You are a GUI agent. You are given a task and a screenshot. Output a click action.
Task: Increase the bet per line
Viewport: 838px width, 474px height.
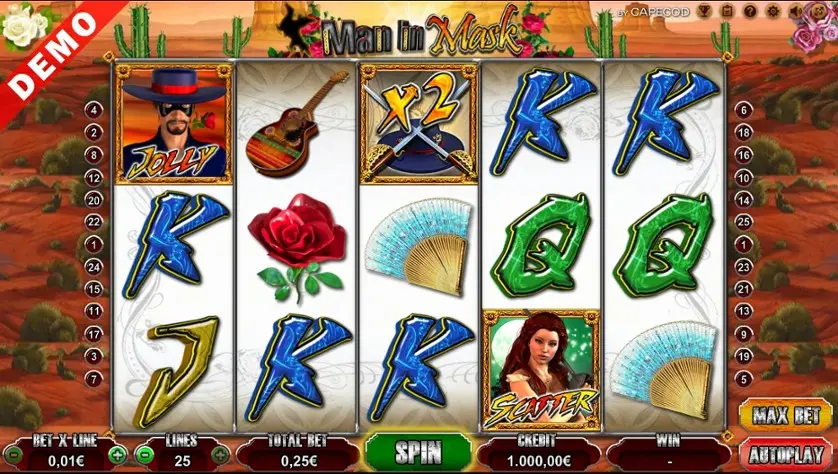pyautogui.click(x=117, y=455)
